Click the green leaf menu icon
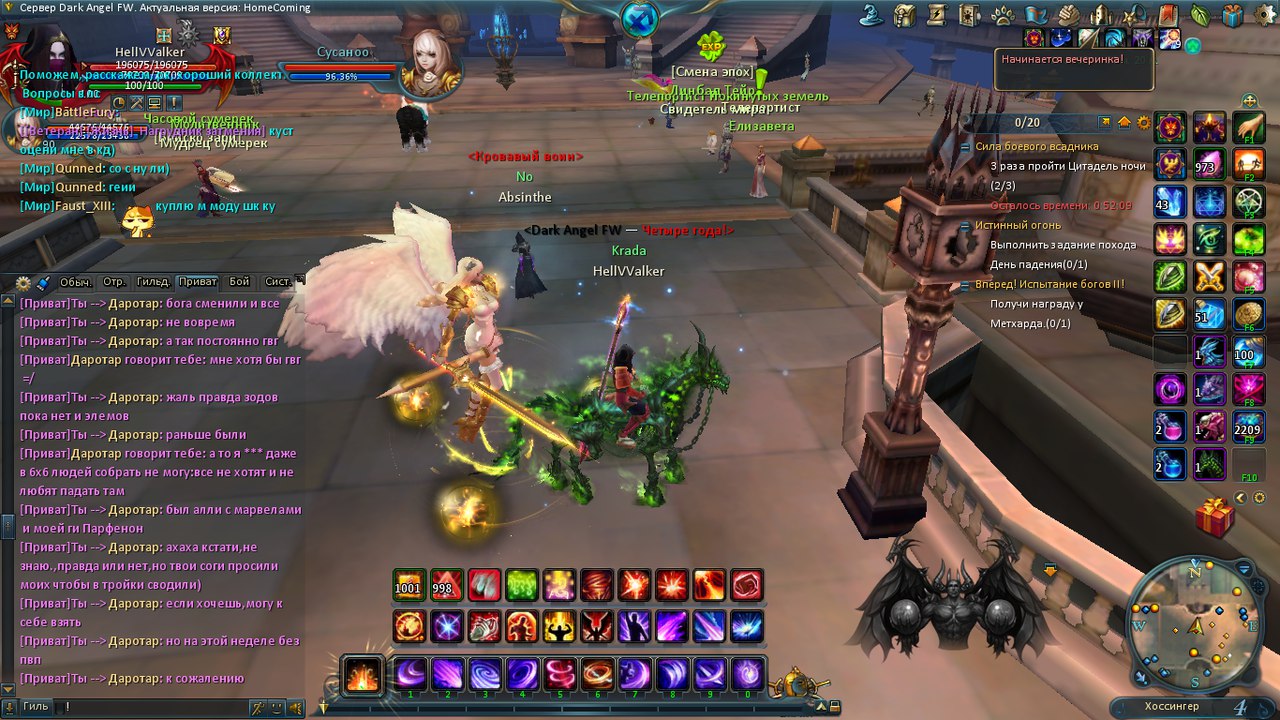 coord(1200,15)
